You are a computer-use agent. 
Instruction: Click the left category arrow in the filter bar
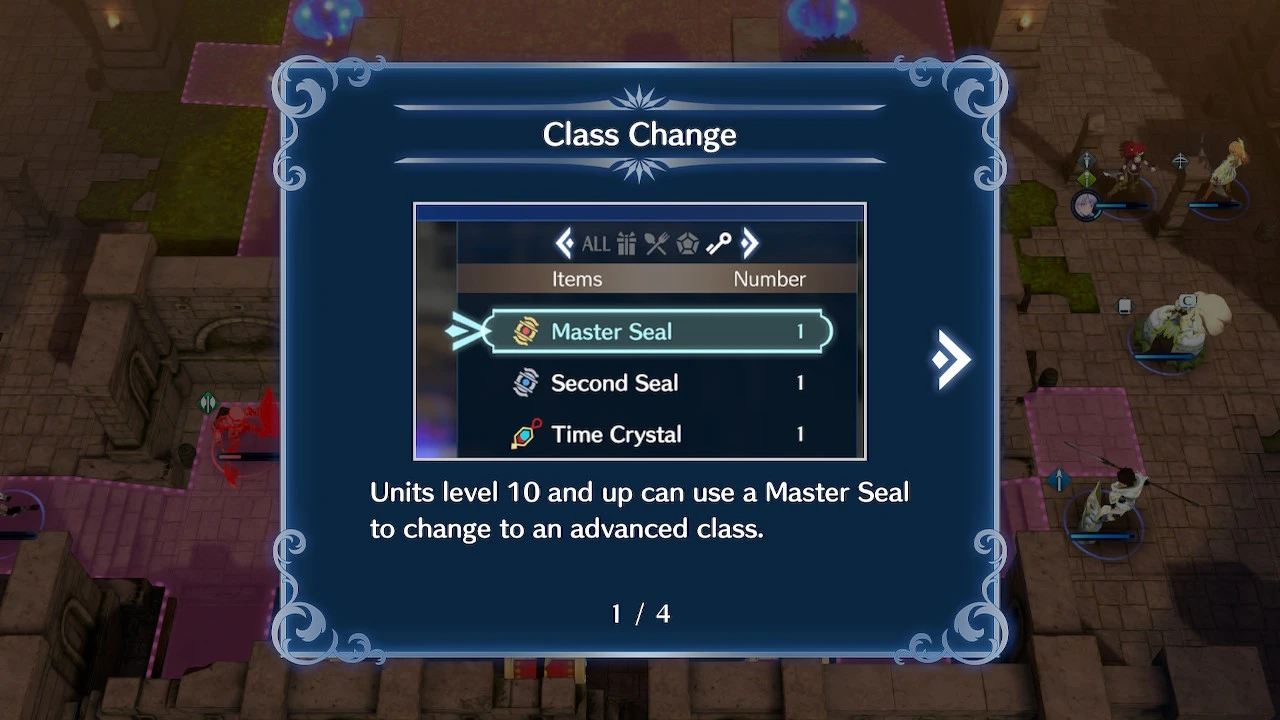coord(567,243)
